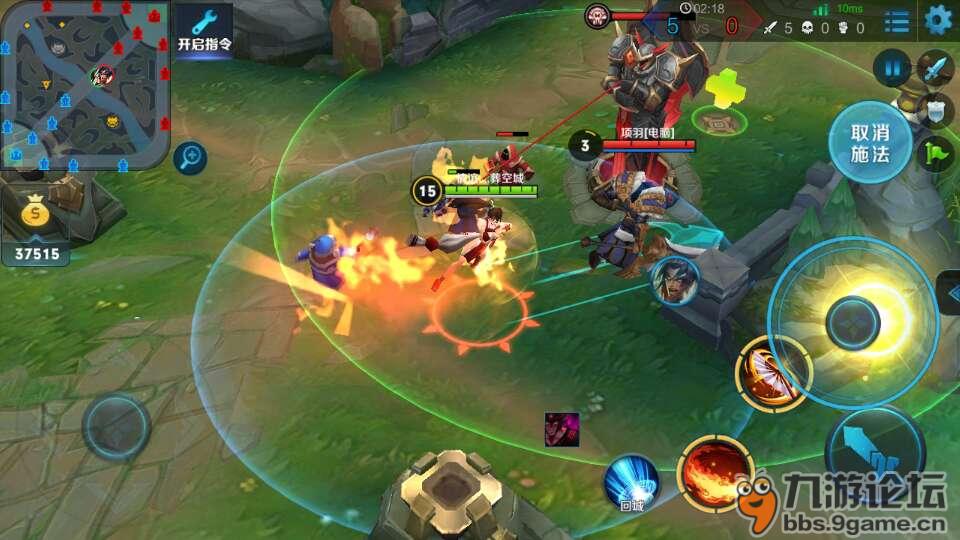Click the magnifier zoom button beside minimap
This screenshot has height=540, width=960.
pos(189,156)
